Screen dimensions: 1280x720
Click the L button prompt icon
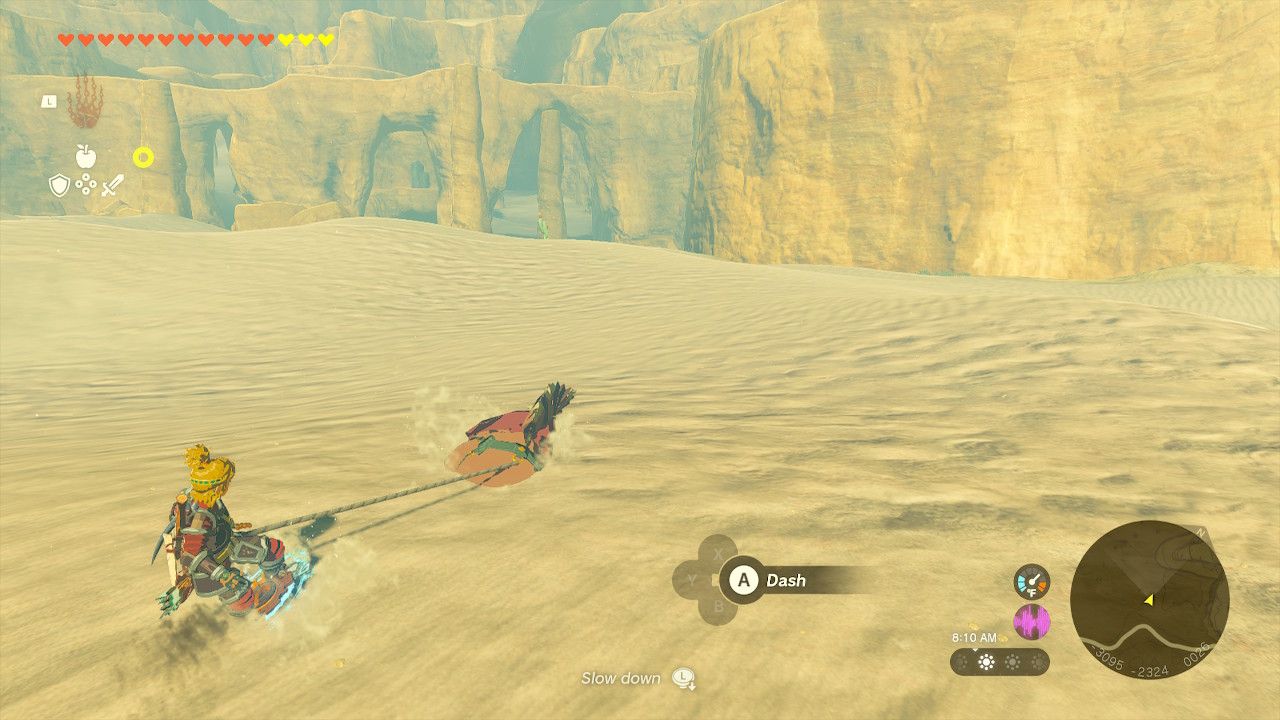click(49, 102)
